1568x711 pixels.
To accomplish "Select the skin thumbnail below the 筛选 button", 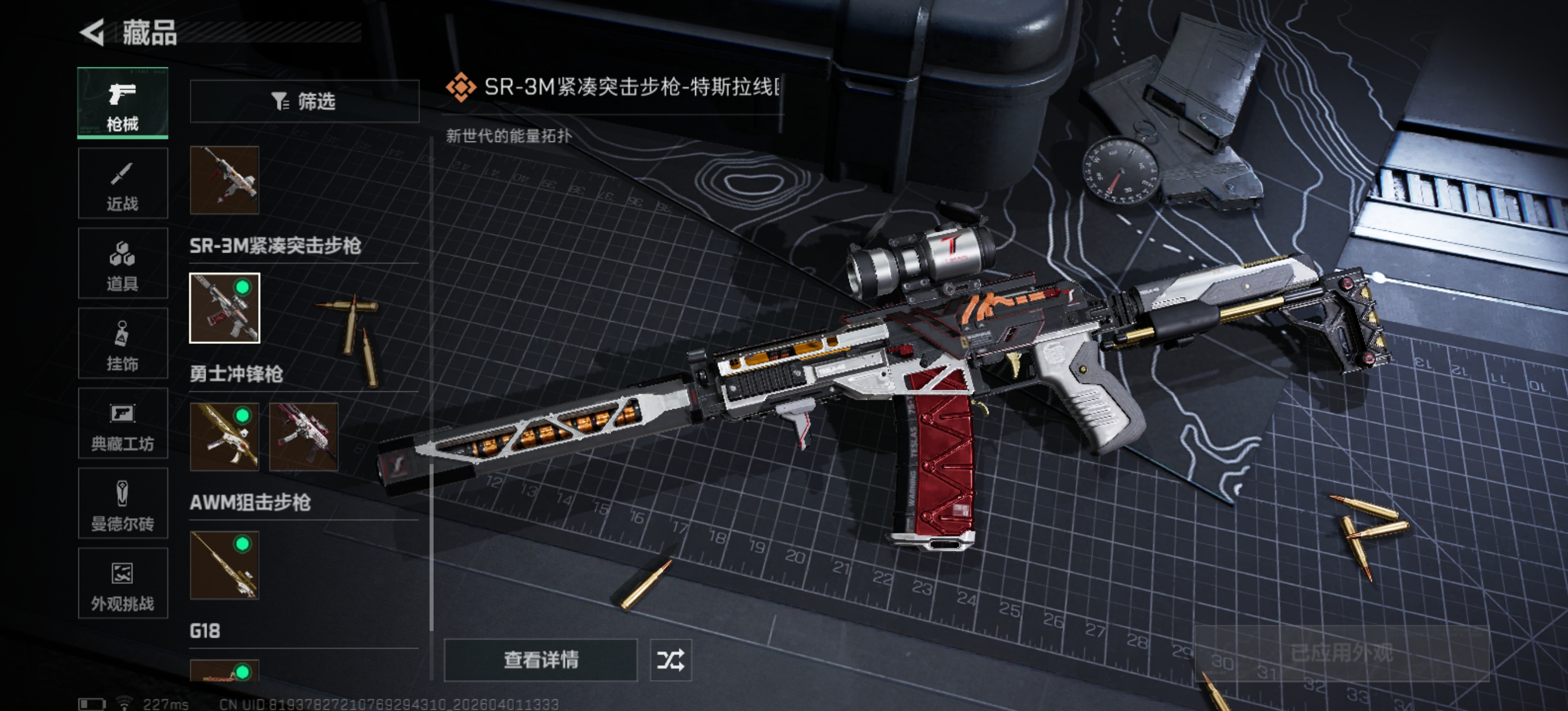I will coord(225,180).
